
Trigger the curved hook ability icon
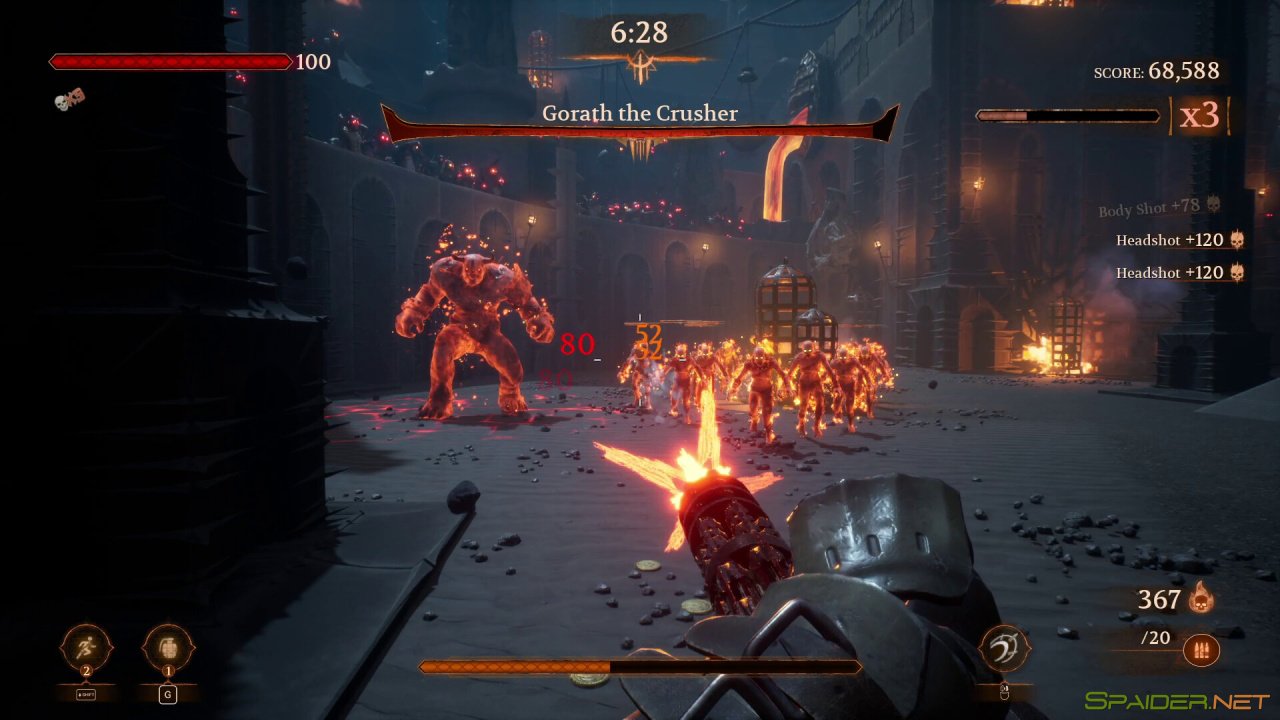[1004, 648]
